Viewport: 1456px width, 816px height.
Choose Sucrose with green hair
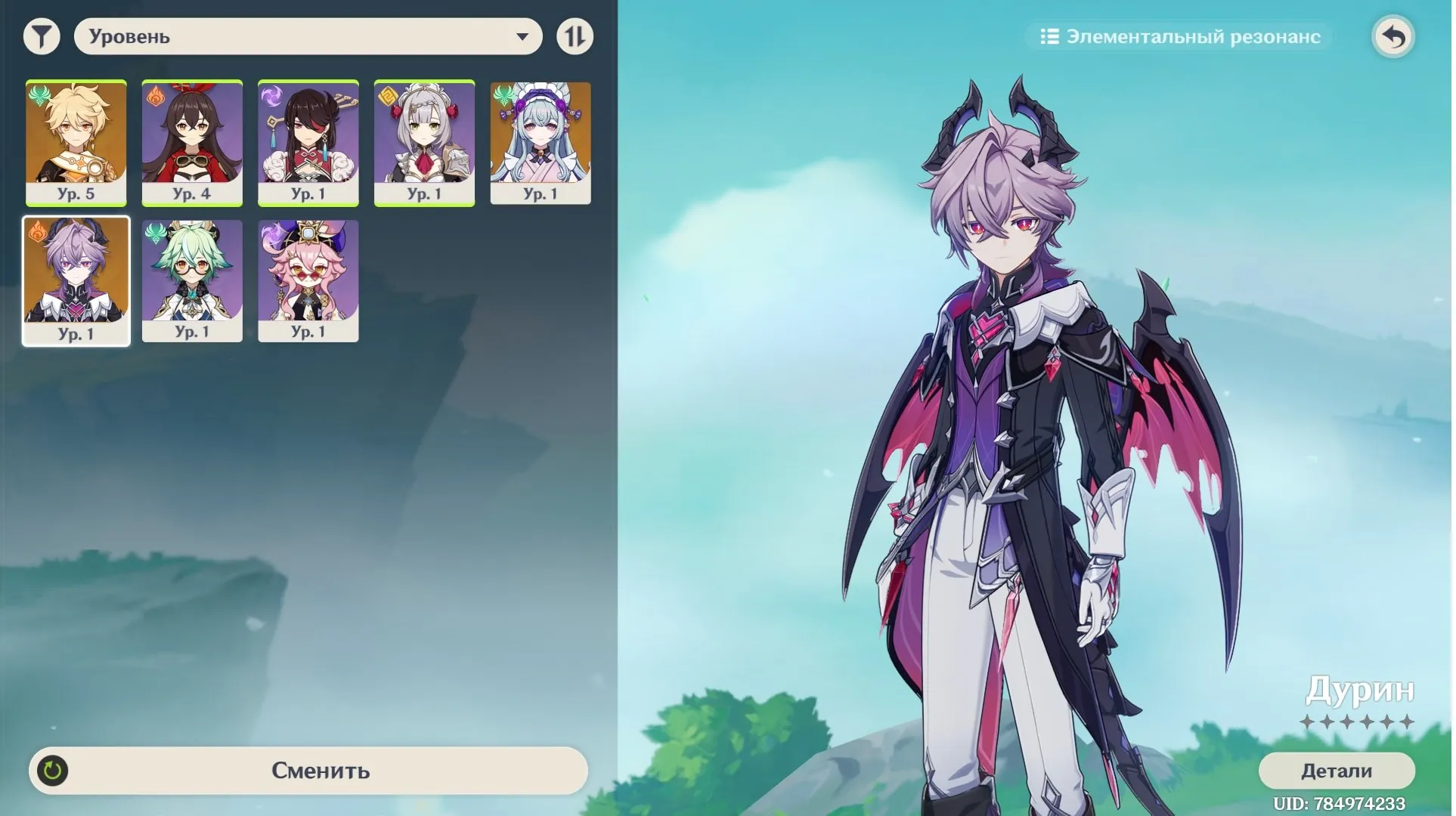[192, 280]
